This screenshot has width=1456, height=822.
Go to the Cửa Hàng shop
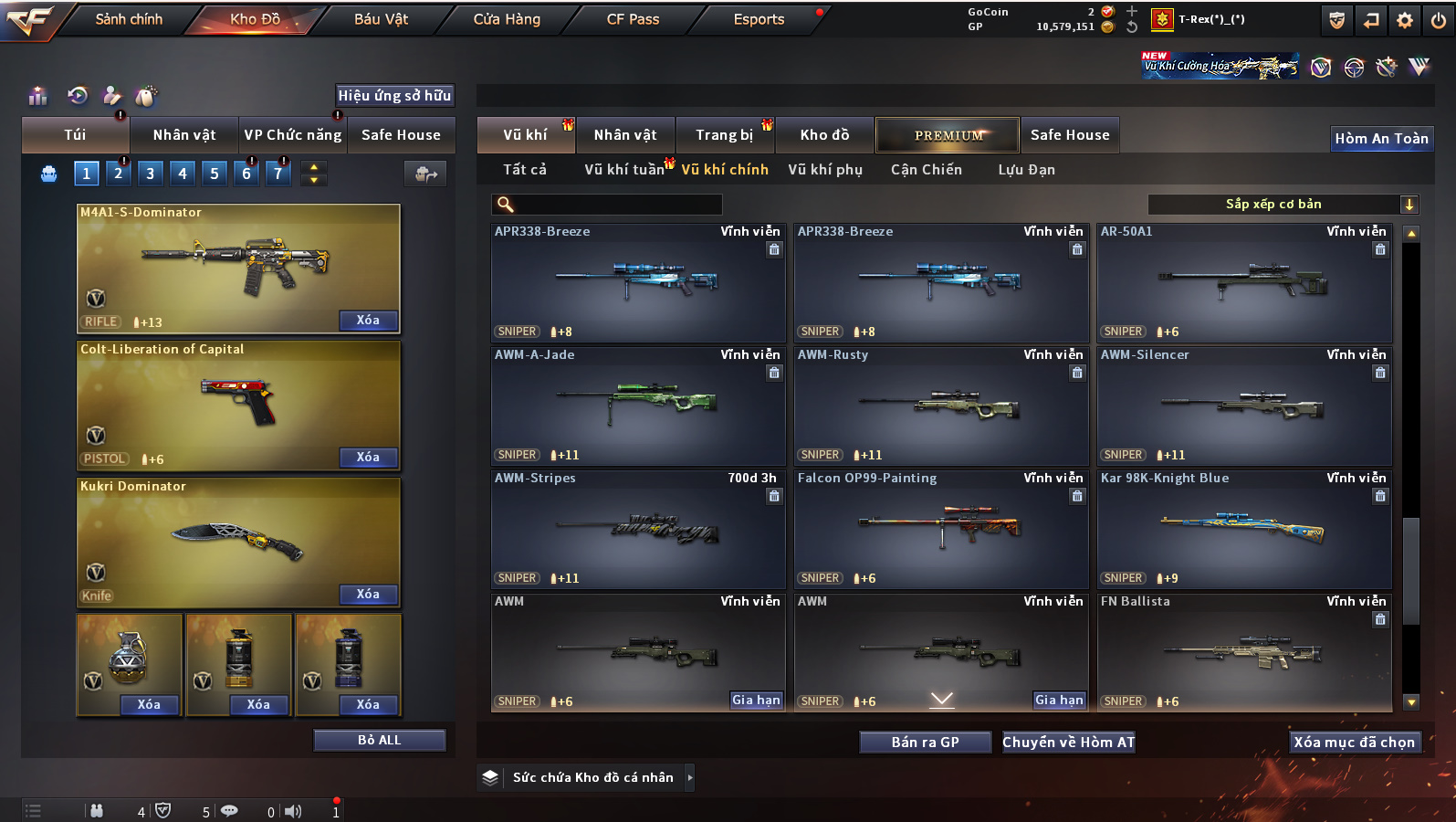click(507, 19)
